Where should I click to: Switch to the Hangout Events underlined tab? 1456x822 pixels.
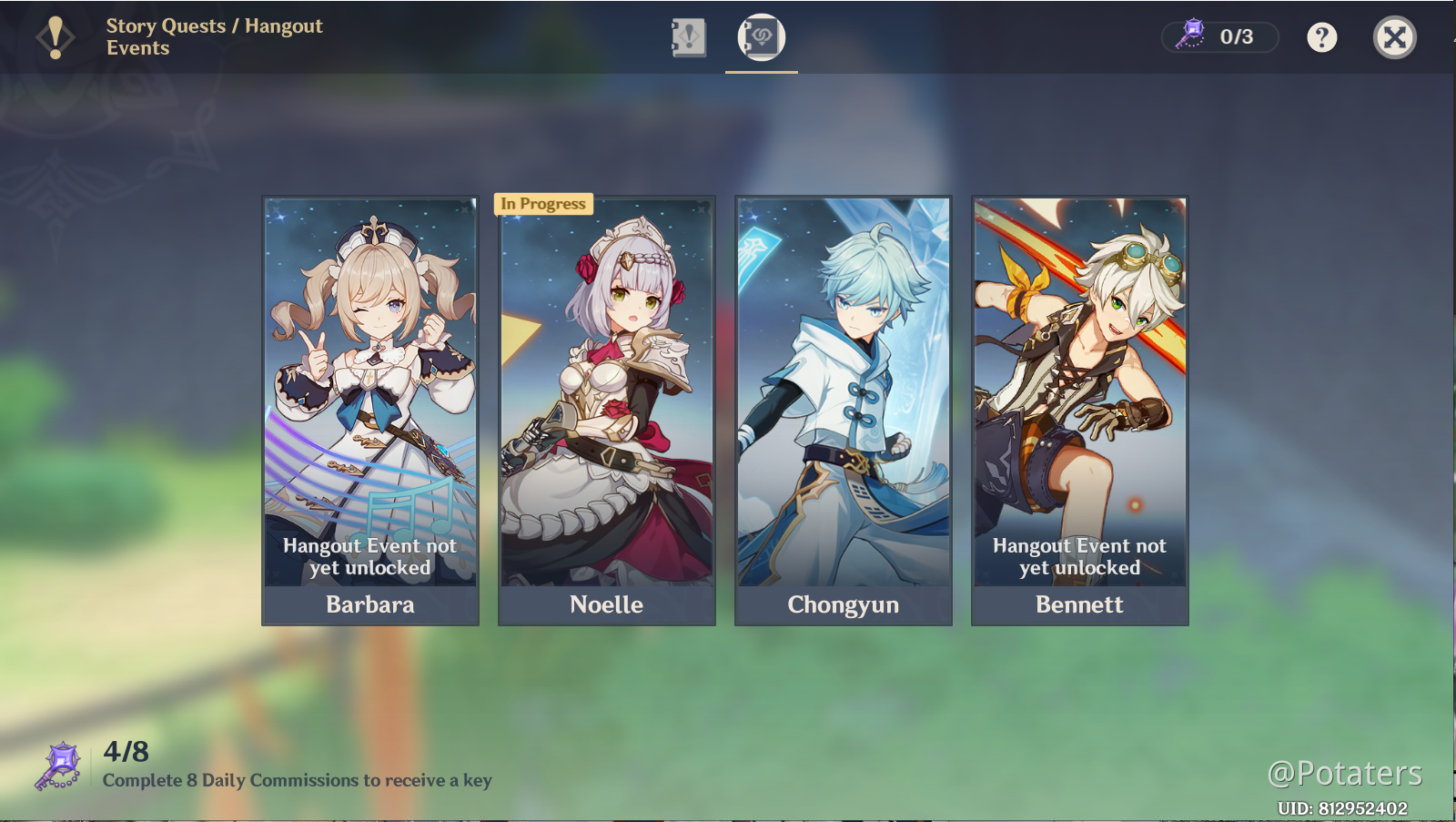pos(761,38)
